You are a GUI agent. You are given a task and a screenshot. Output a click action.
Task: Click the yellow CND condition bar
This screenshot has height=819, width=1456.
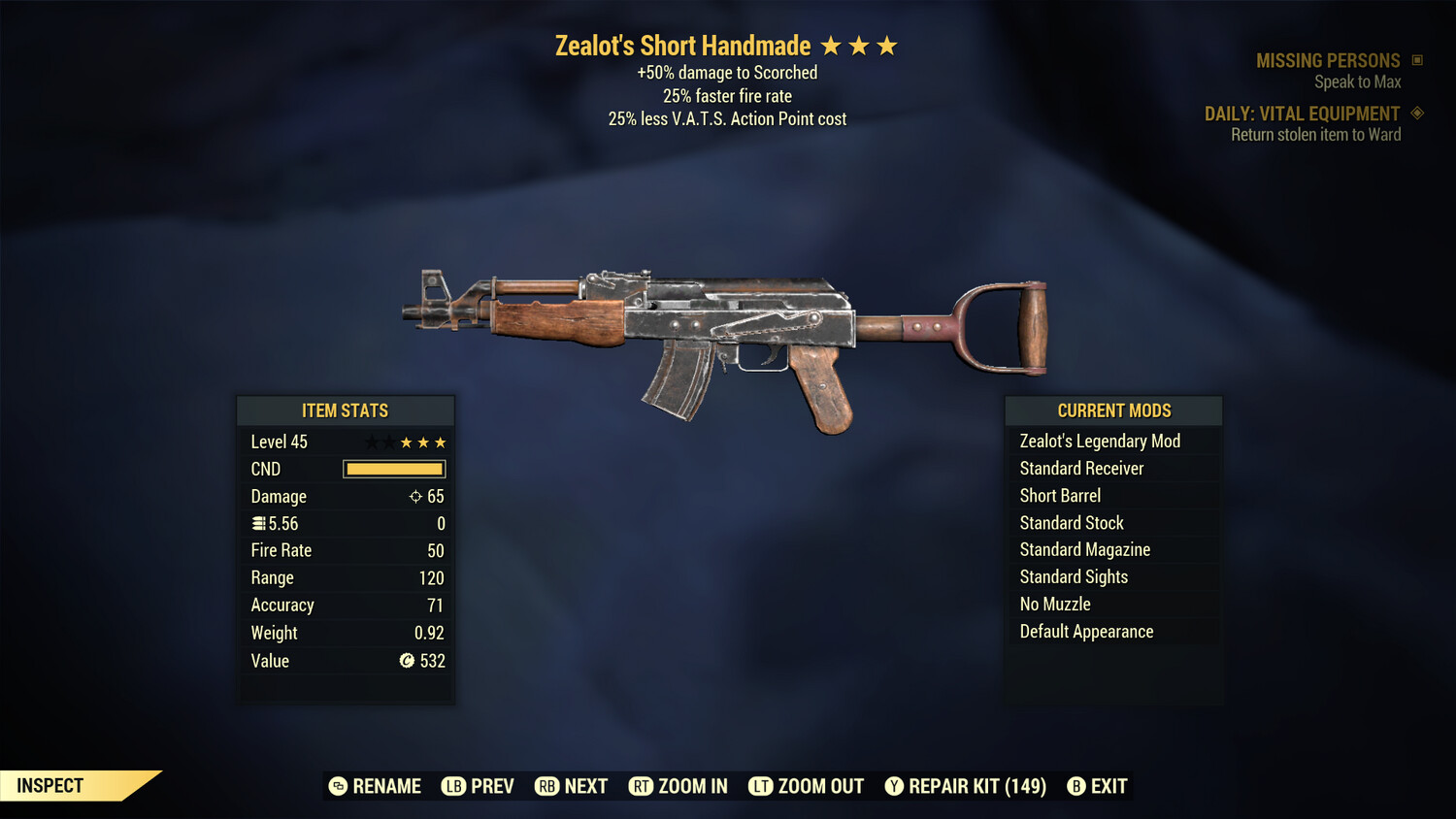click(393, 469)
